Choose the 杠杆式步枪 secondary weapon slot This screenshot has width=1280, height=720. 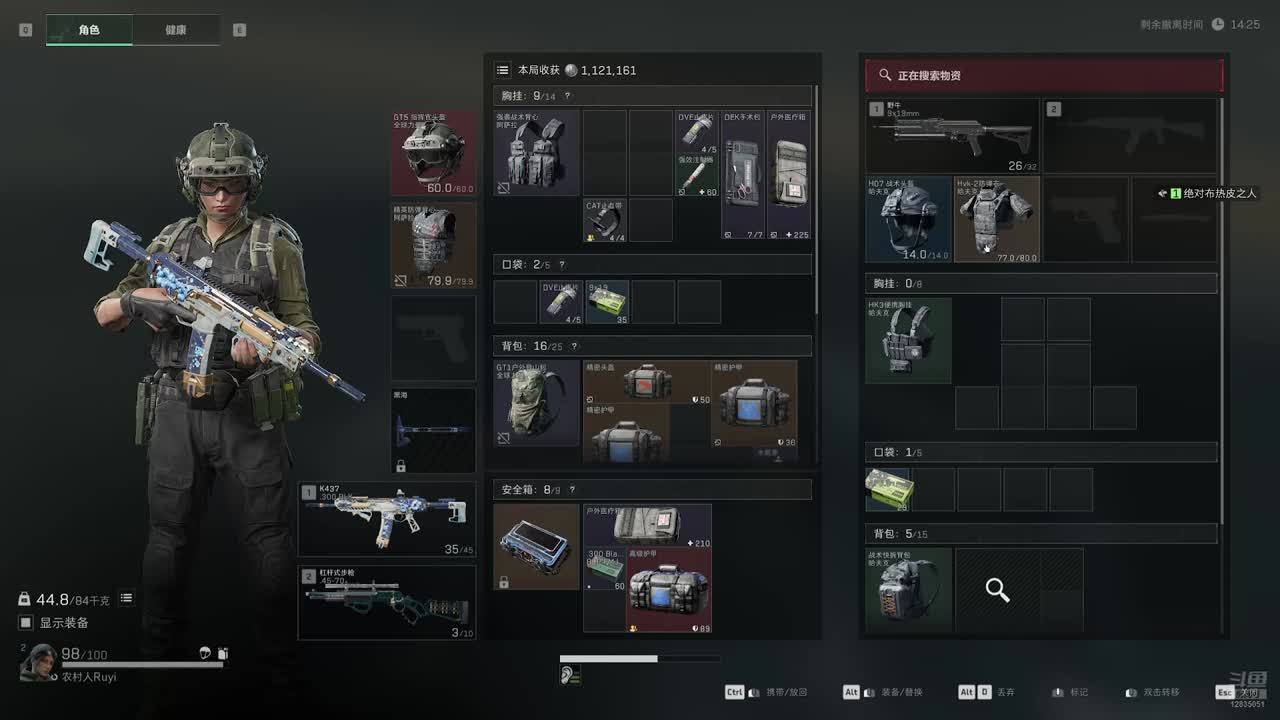(x=386, y=603)
